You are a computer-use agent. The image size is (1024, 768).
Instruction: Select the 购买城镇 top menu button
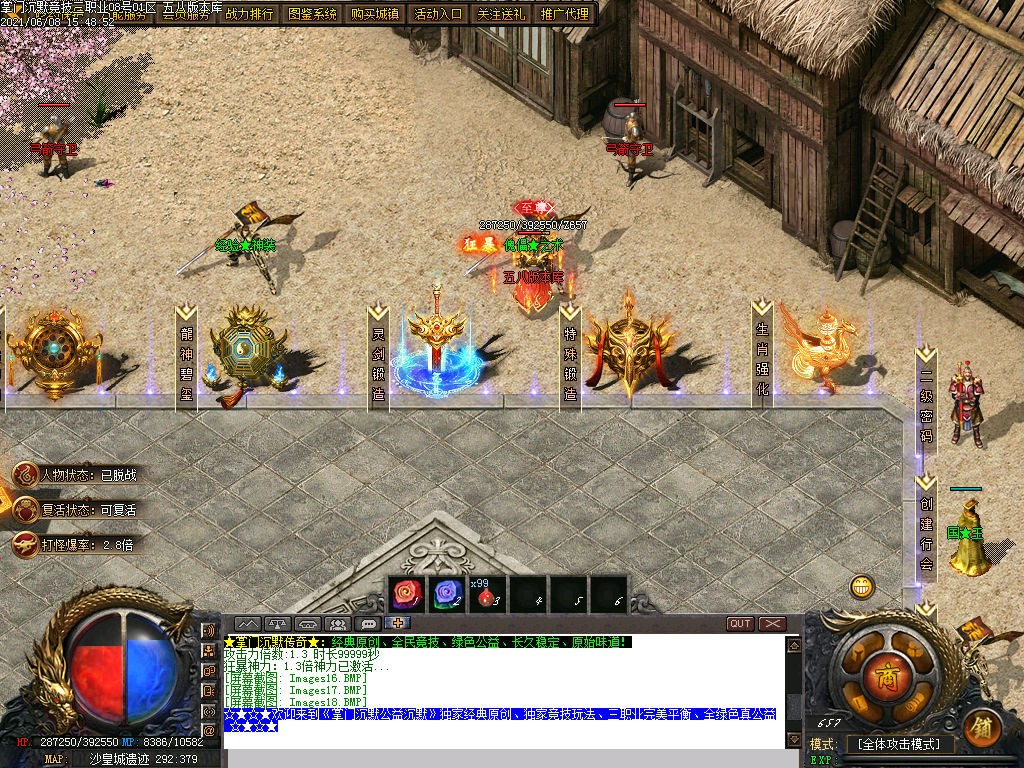376,14
